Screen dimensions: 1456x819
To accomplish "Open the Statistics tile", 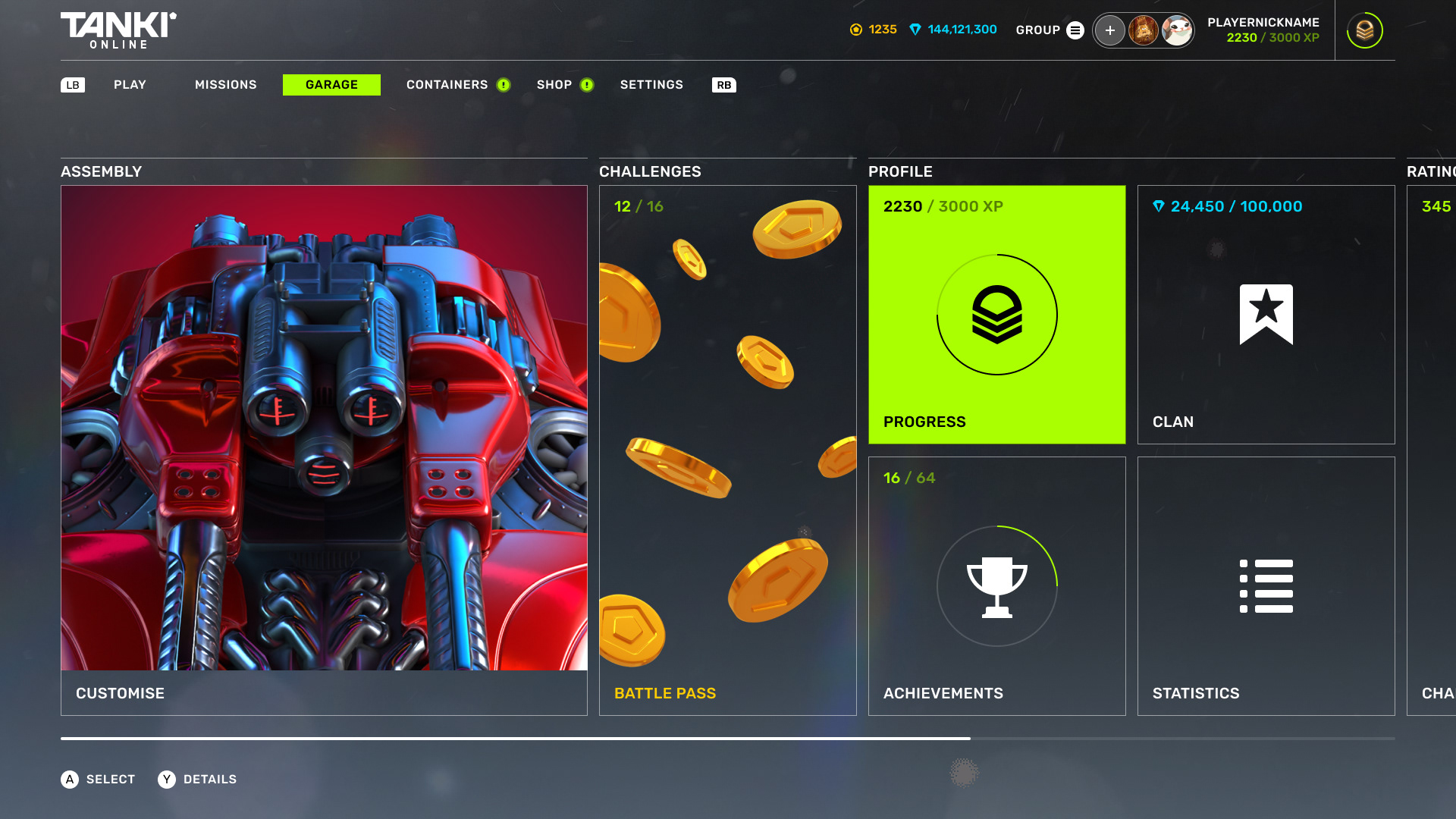I will (x=1266, y=585).
